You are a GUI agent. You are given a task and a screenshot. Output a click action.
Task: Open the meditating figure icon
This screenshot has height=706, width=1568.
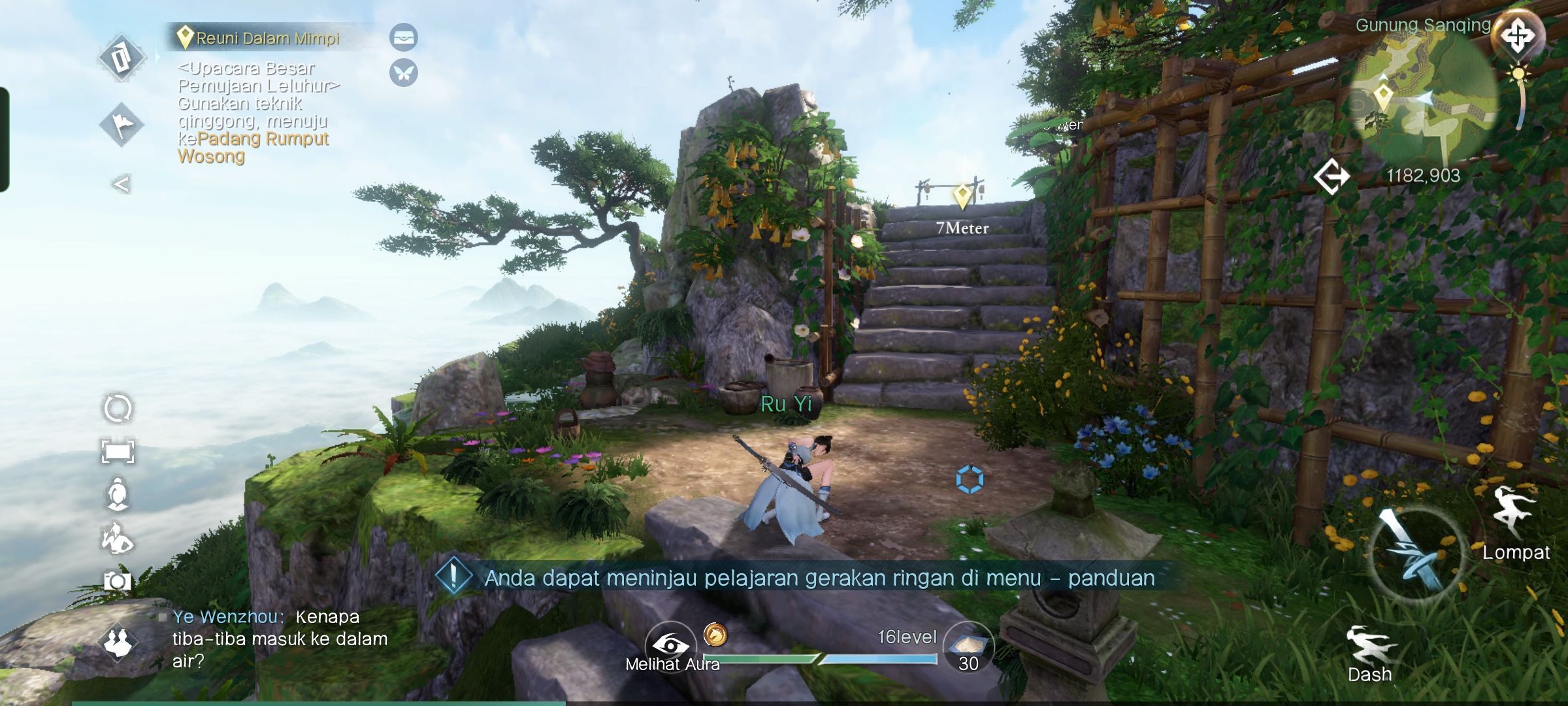118,494
